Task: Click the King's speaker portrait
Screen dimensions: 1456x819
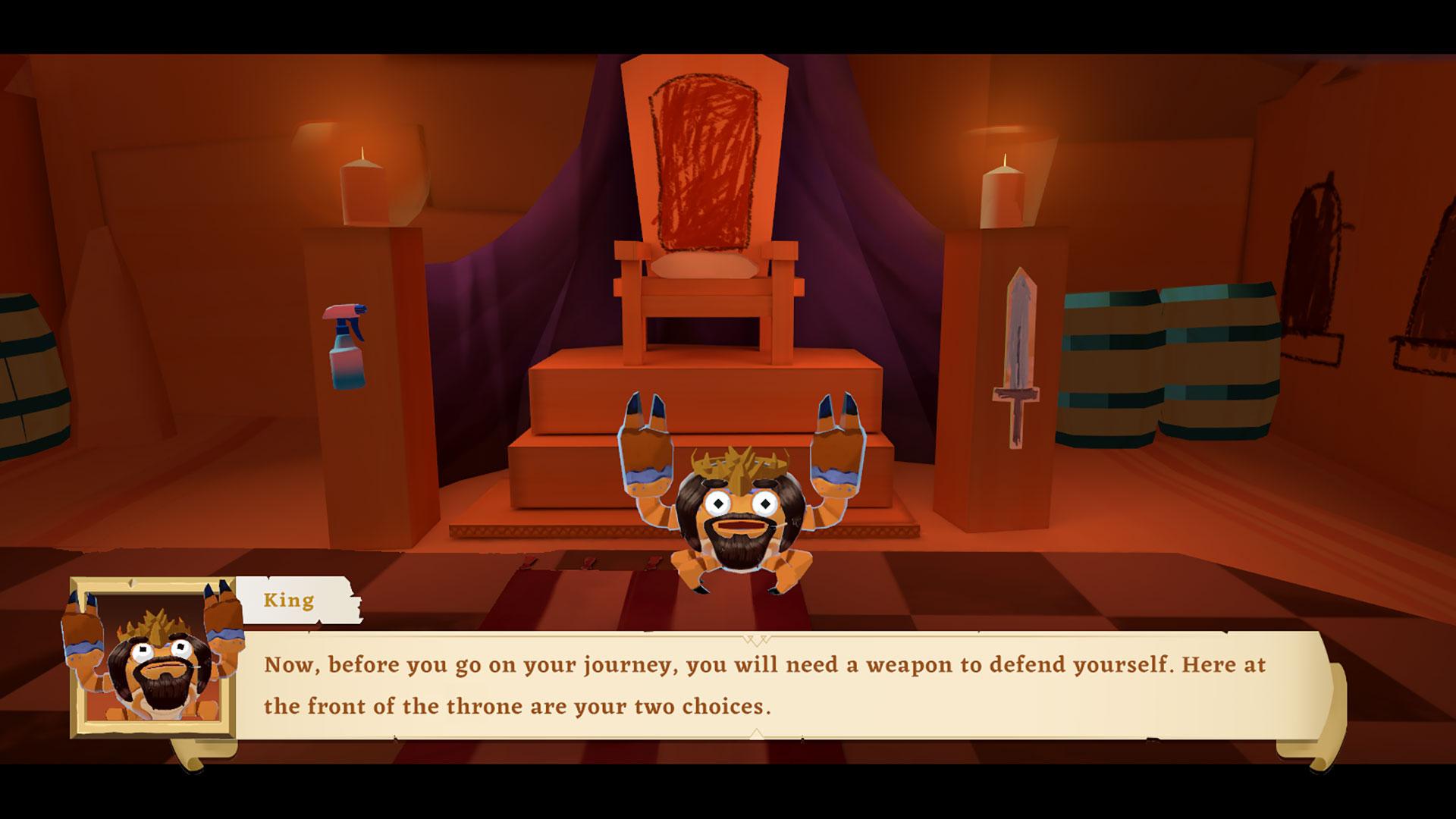Action: (153, 658)
